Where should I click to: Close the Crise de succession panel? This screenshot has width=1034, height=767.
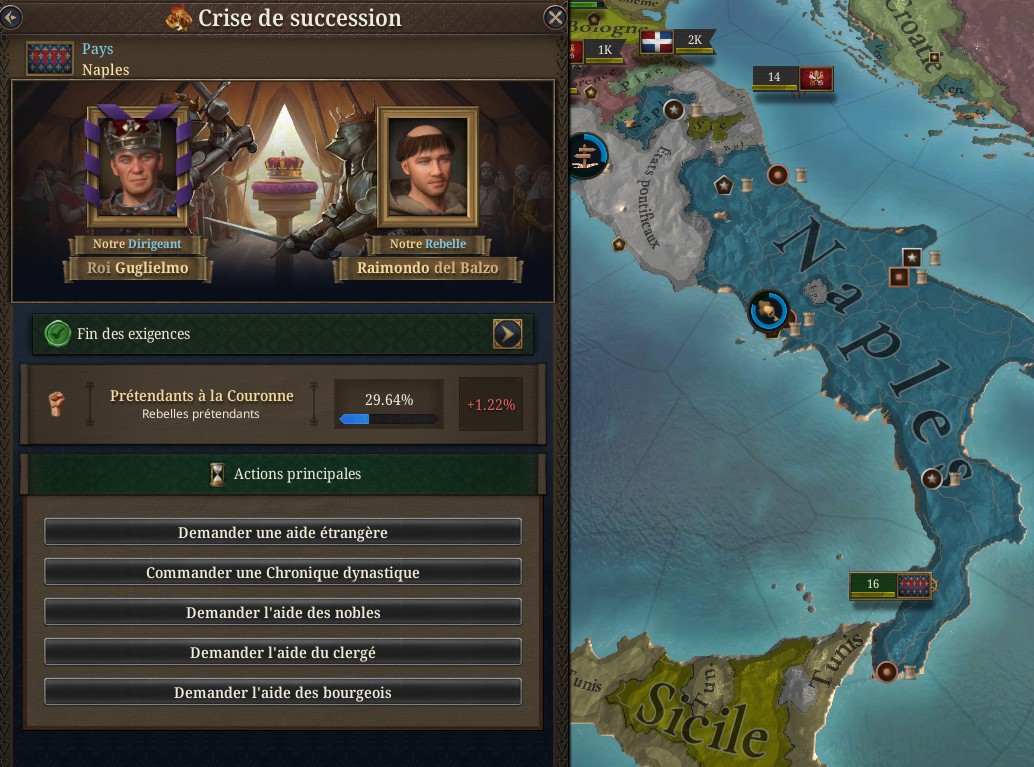pos(555,17)
